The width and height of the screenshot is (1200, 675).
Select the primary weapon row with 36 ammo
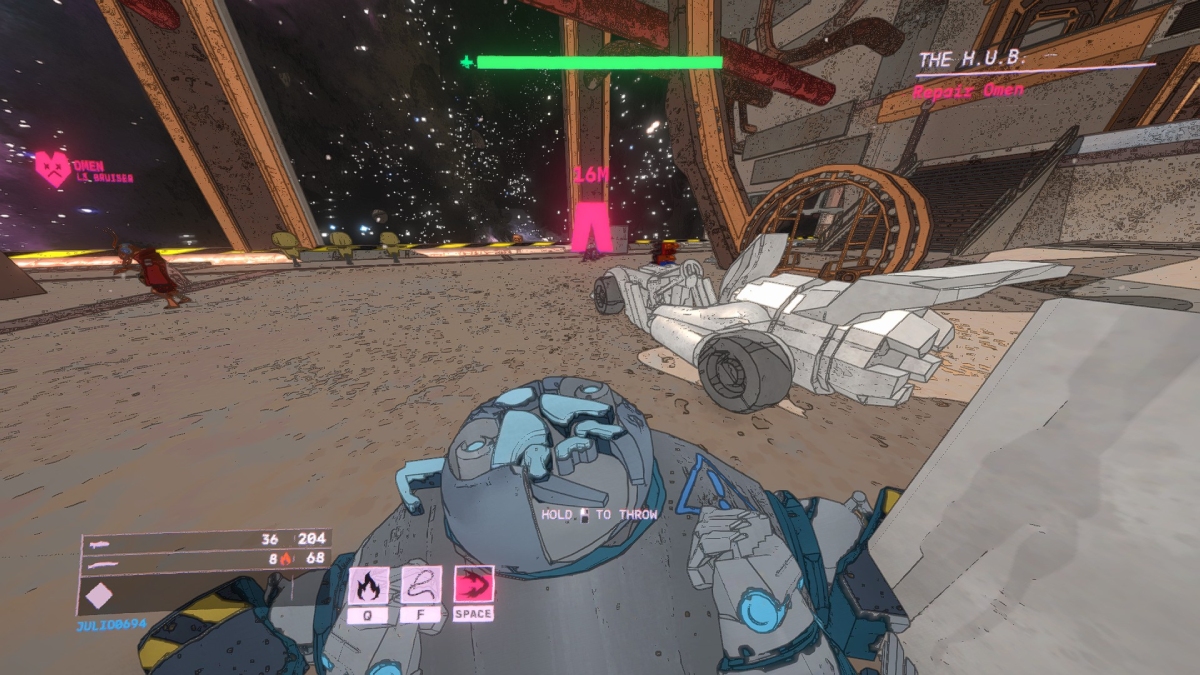[x=205, y=539]
